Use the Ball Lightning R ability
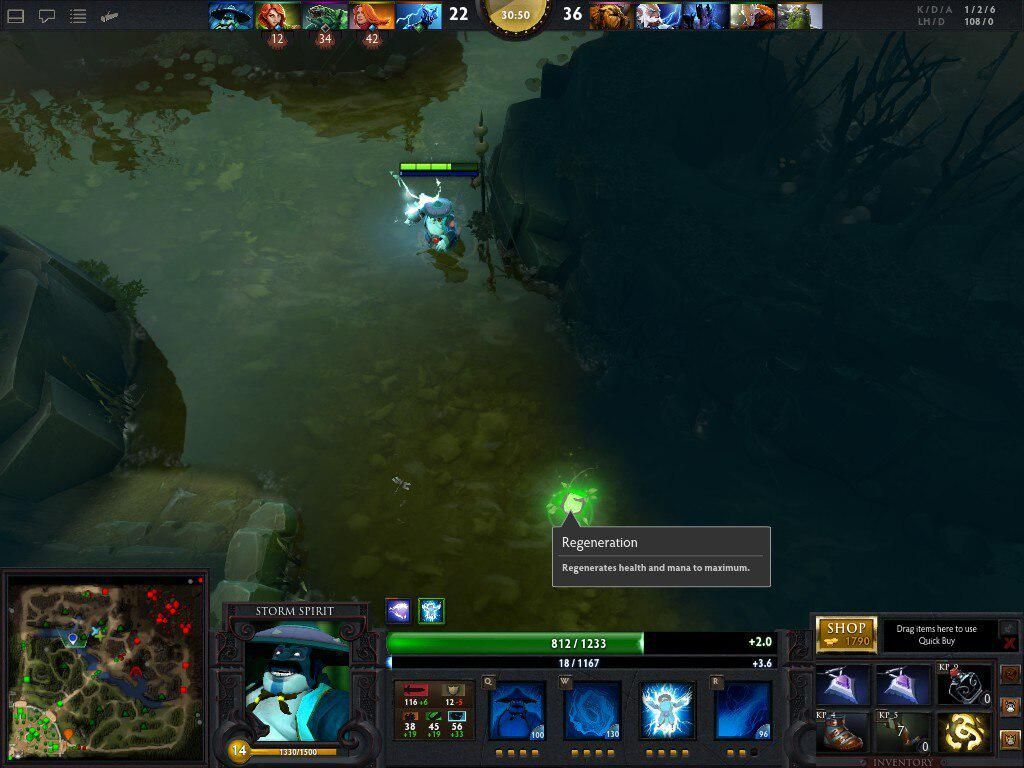The height and width of the screenshot is (768, 1024). [x=743, y=711]
